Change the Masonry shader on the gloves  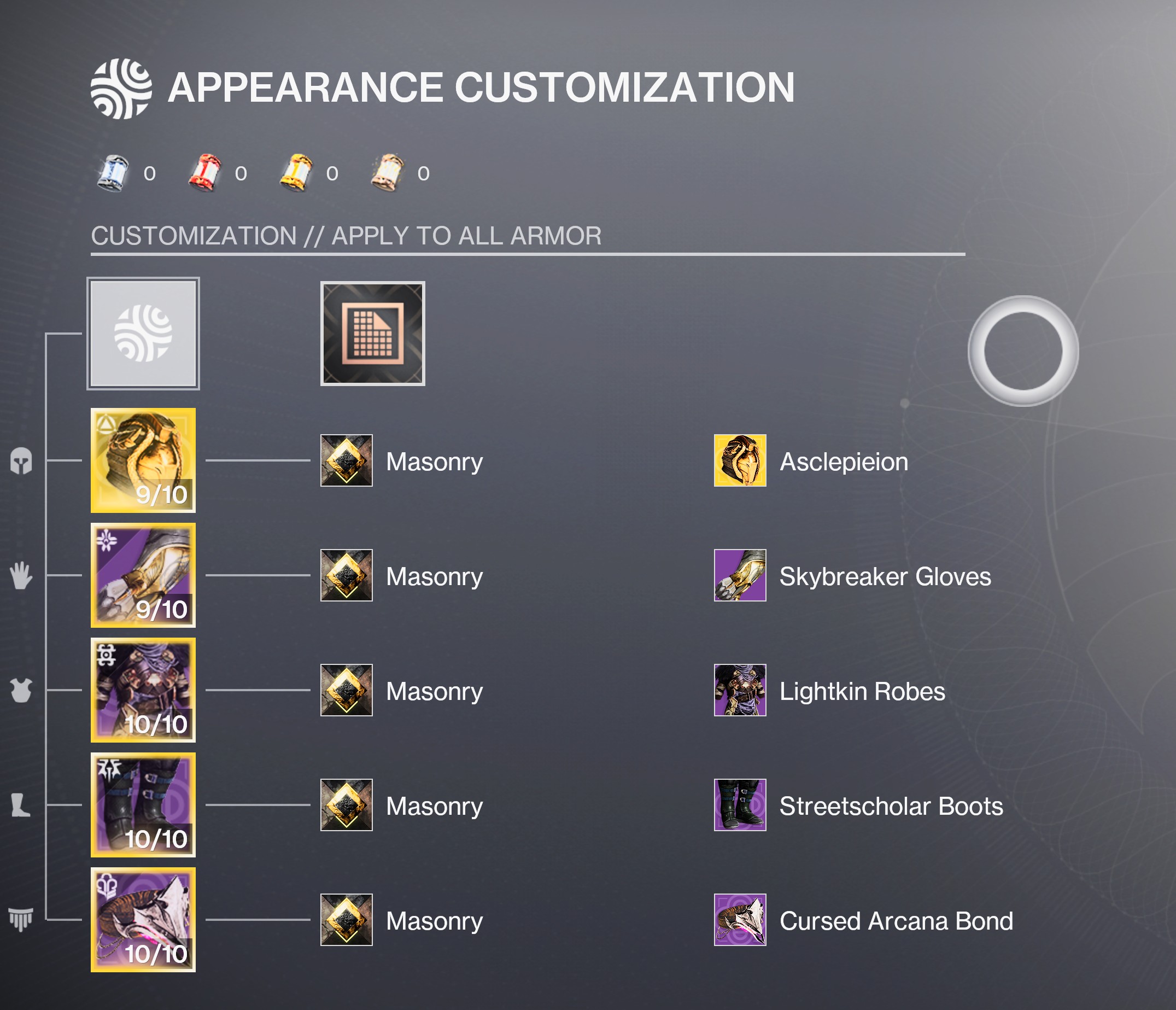[346, 575]
